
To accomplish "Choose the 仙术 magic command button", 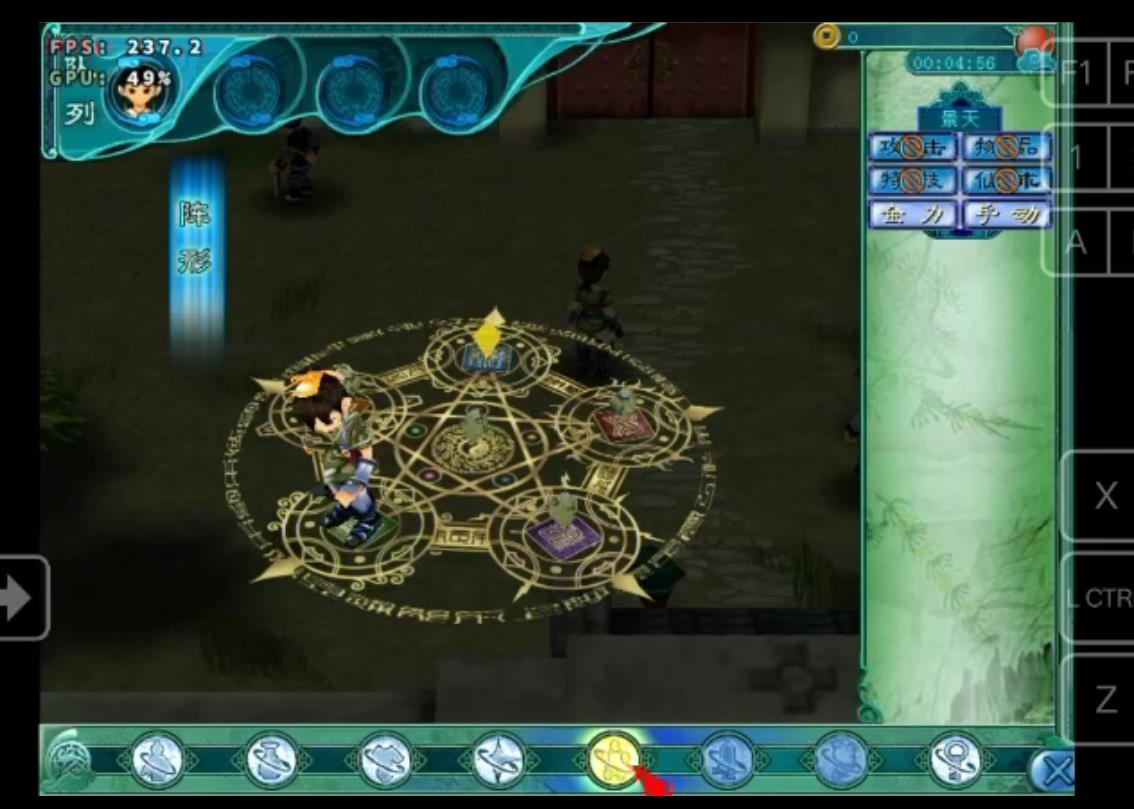I will click(1006, 181).
